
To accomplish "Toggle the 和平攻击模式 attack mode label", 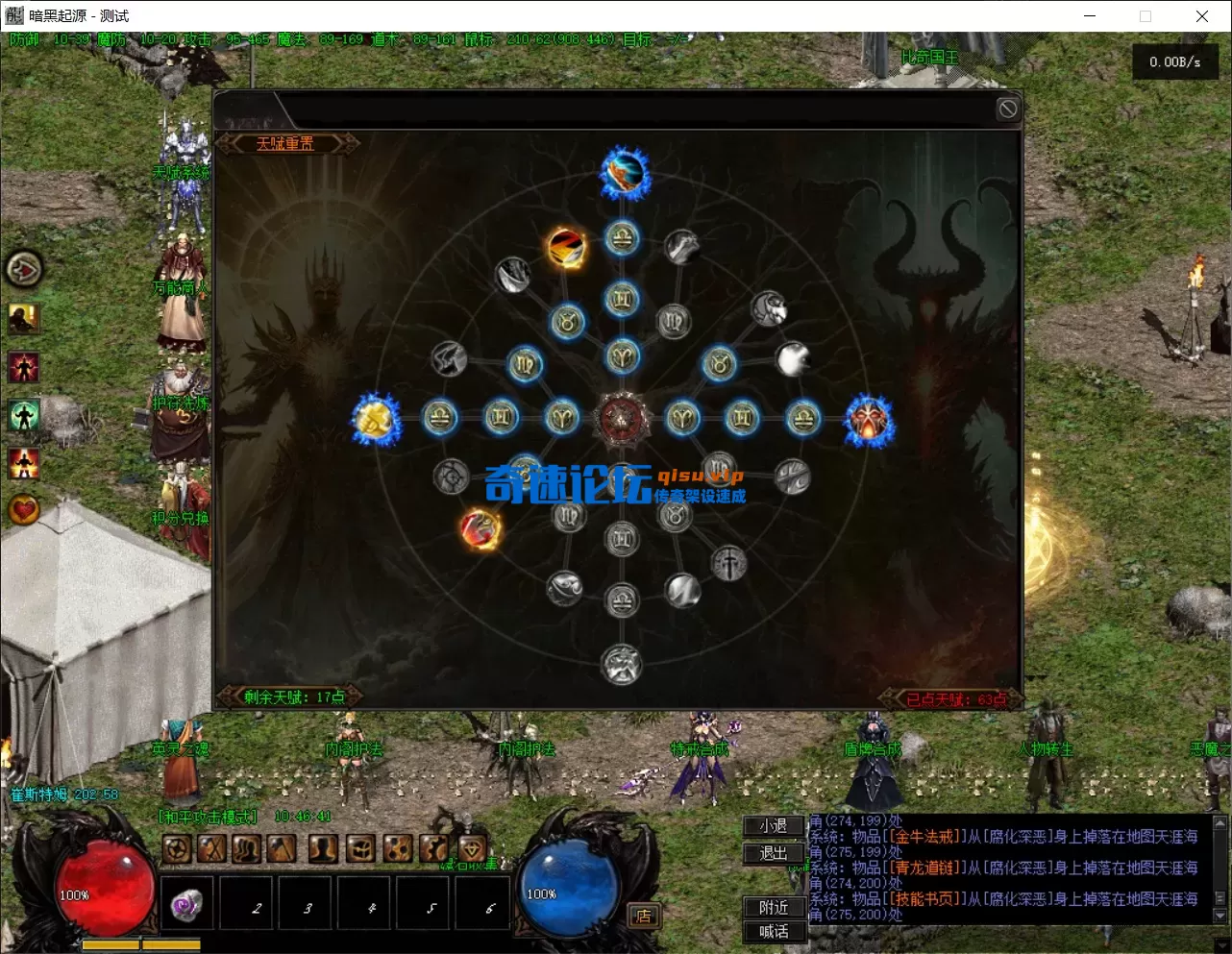I will tap(209, 817).
